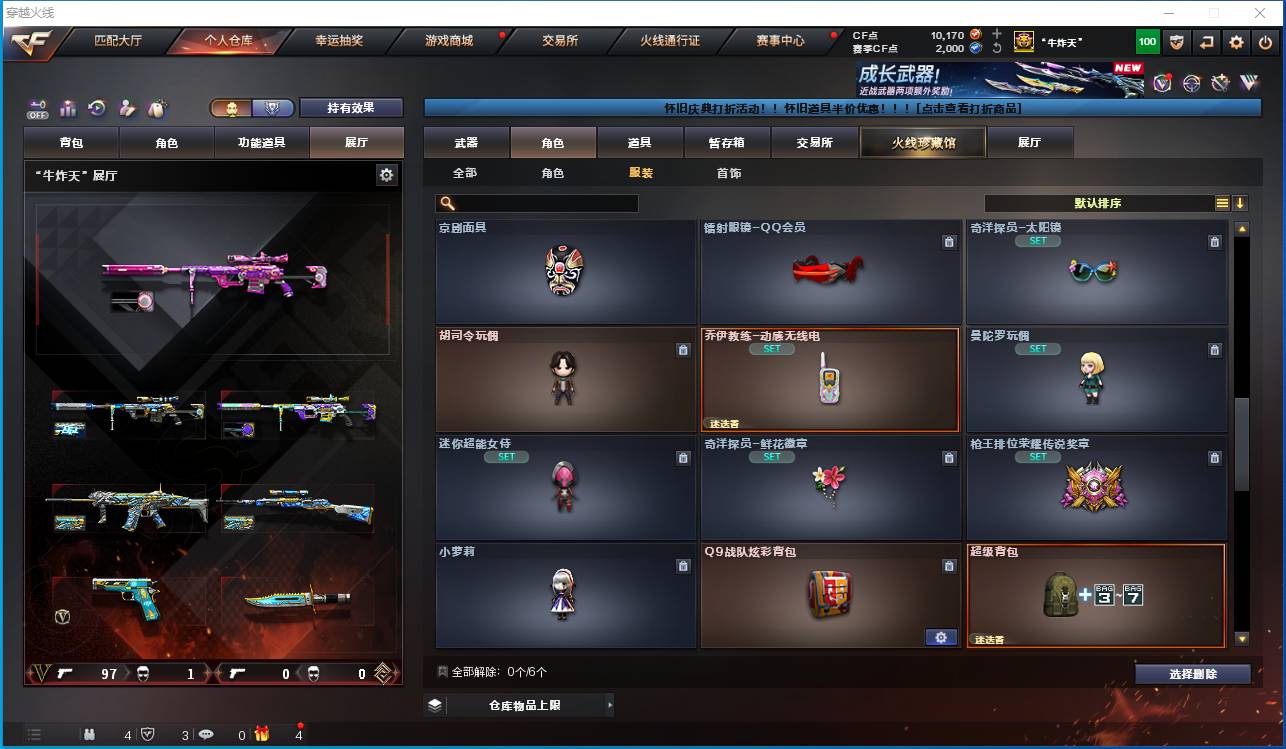Click the power-off icon at top right
Screen dimensions: 1286x749
coord(1263,42)
